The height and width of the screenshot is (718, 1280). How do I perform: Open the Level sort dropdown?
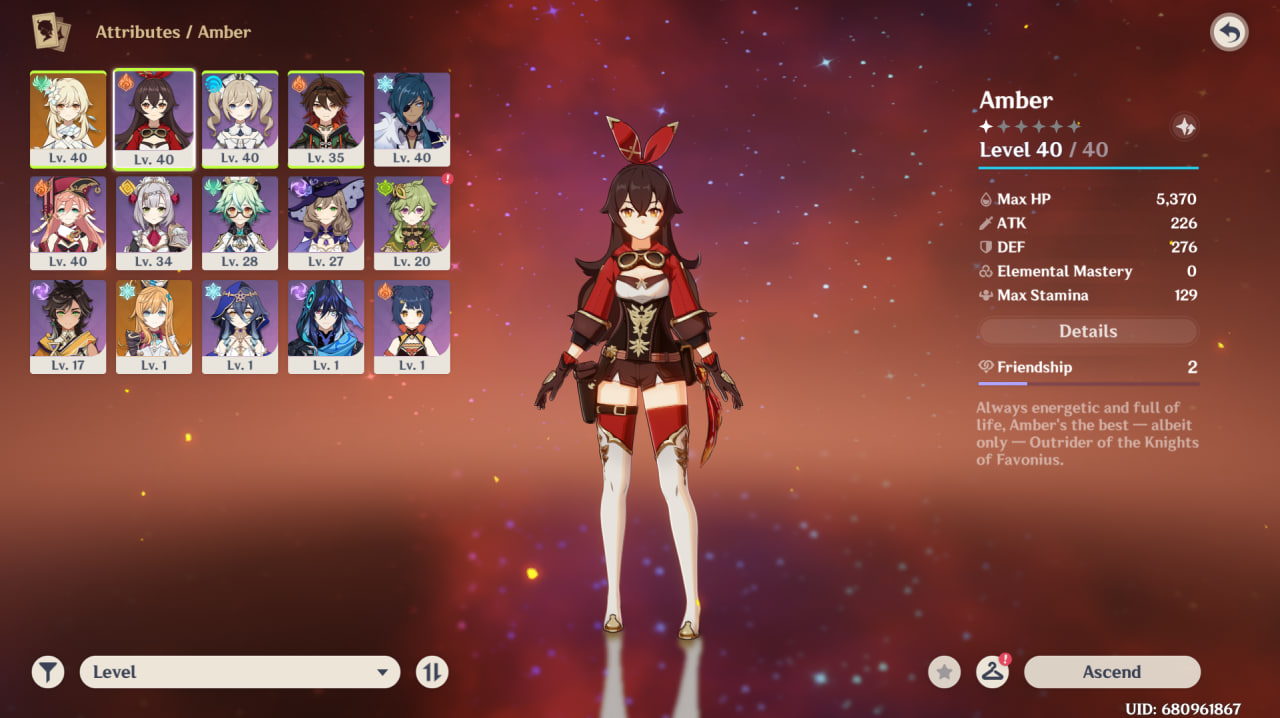click(x=240, y=672)
